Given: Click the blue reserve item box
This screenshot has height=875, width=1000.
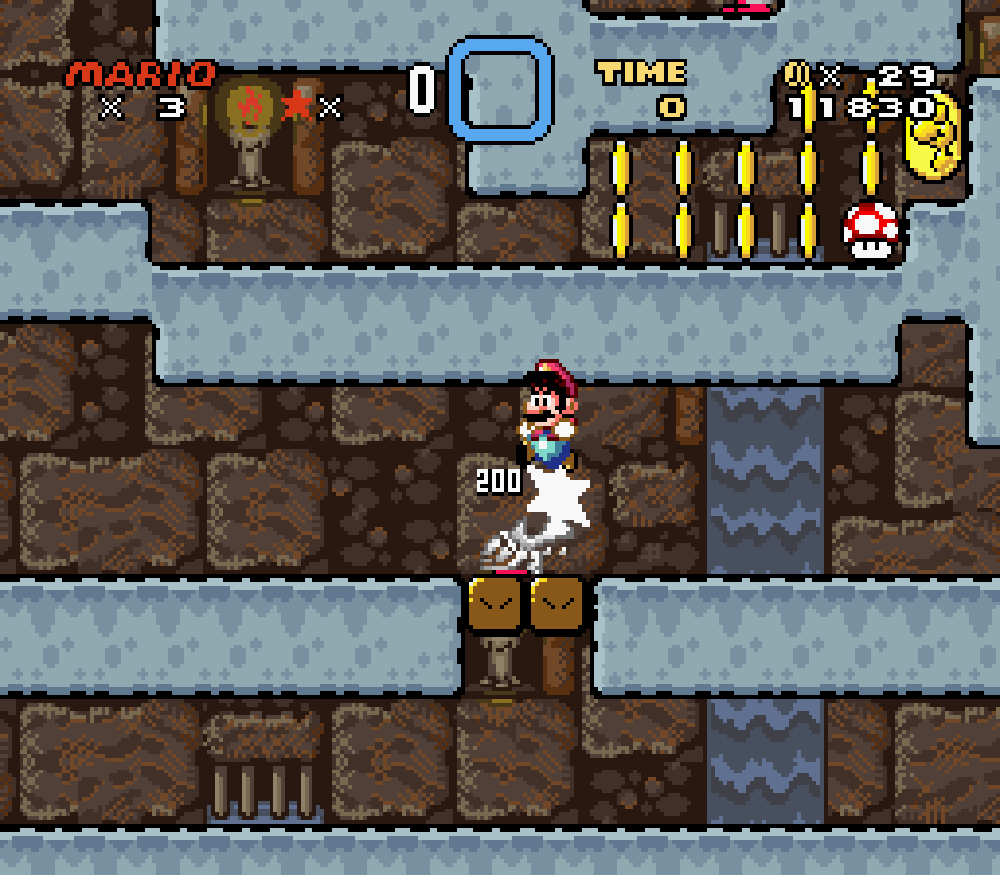Looking at the screenshot, I should 500,89.
